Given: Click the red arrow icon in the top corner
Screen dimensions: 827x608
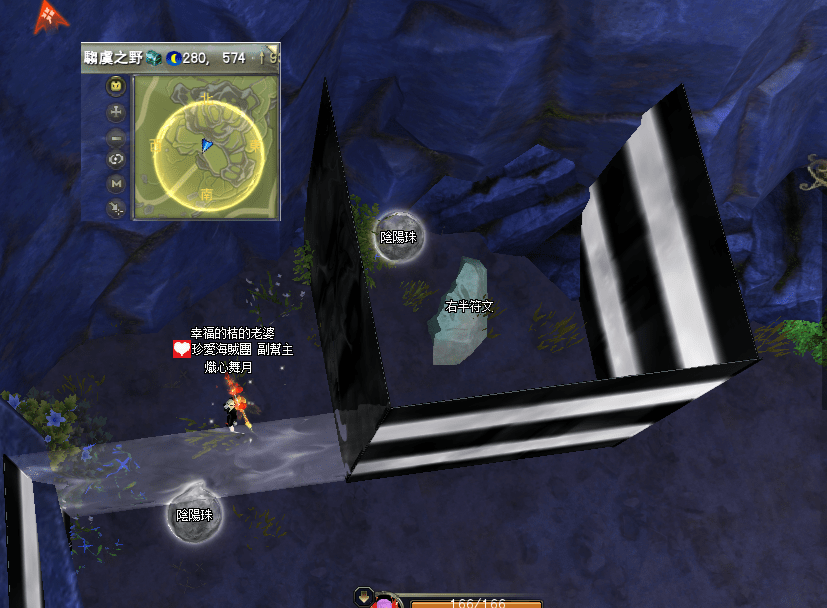Looking at the screenshot, I should tap(47, 17).
